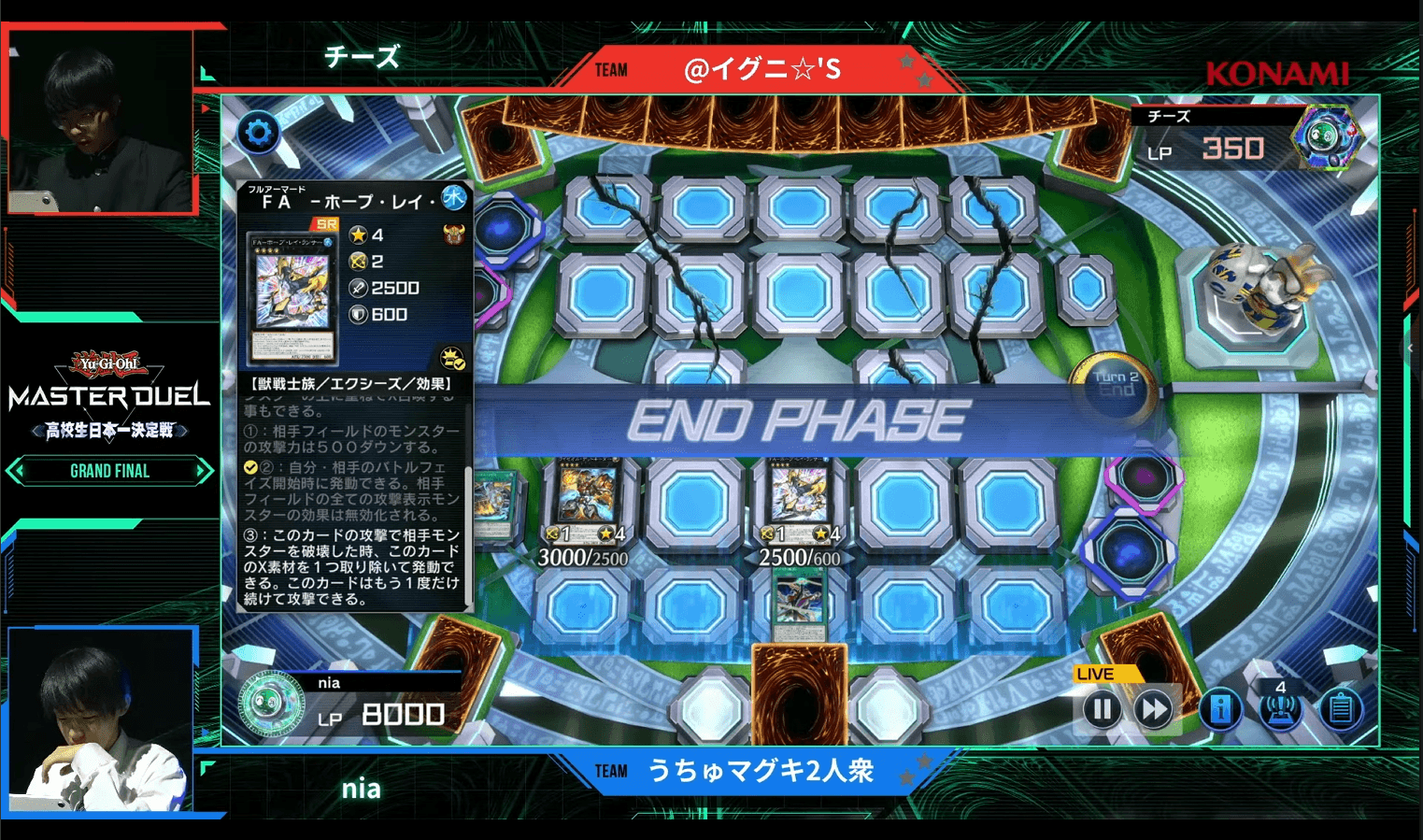
Task: Open チーズ's player profile icon
Action: [1327, 136]
